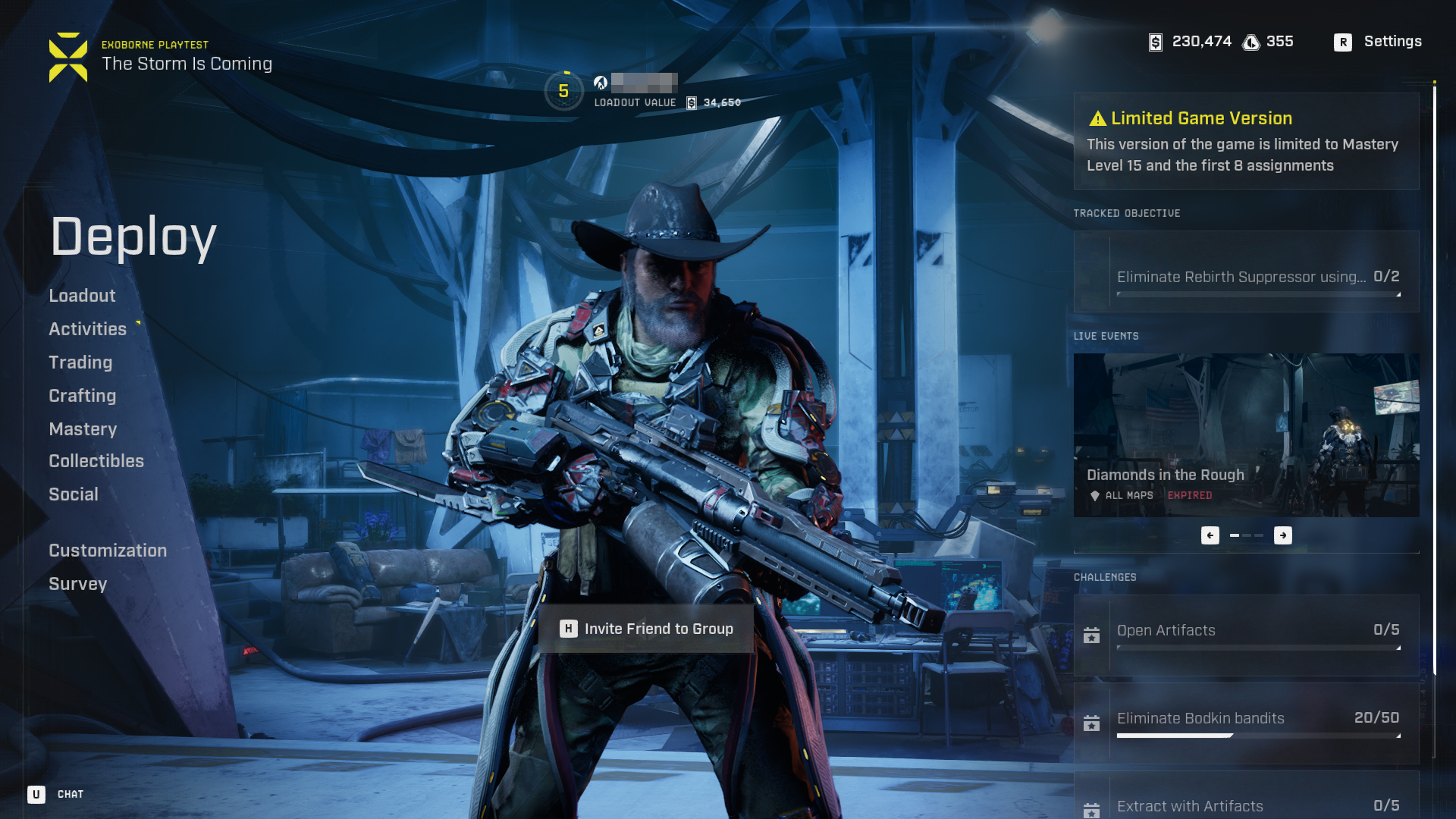Open the Loadout menu
1456x819 pixels.
coord(82,296)
